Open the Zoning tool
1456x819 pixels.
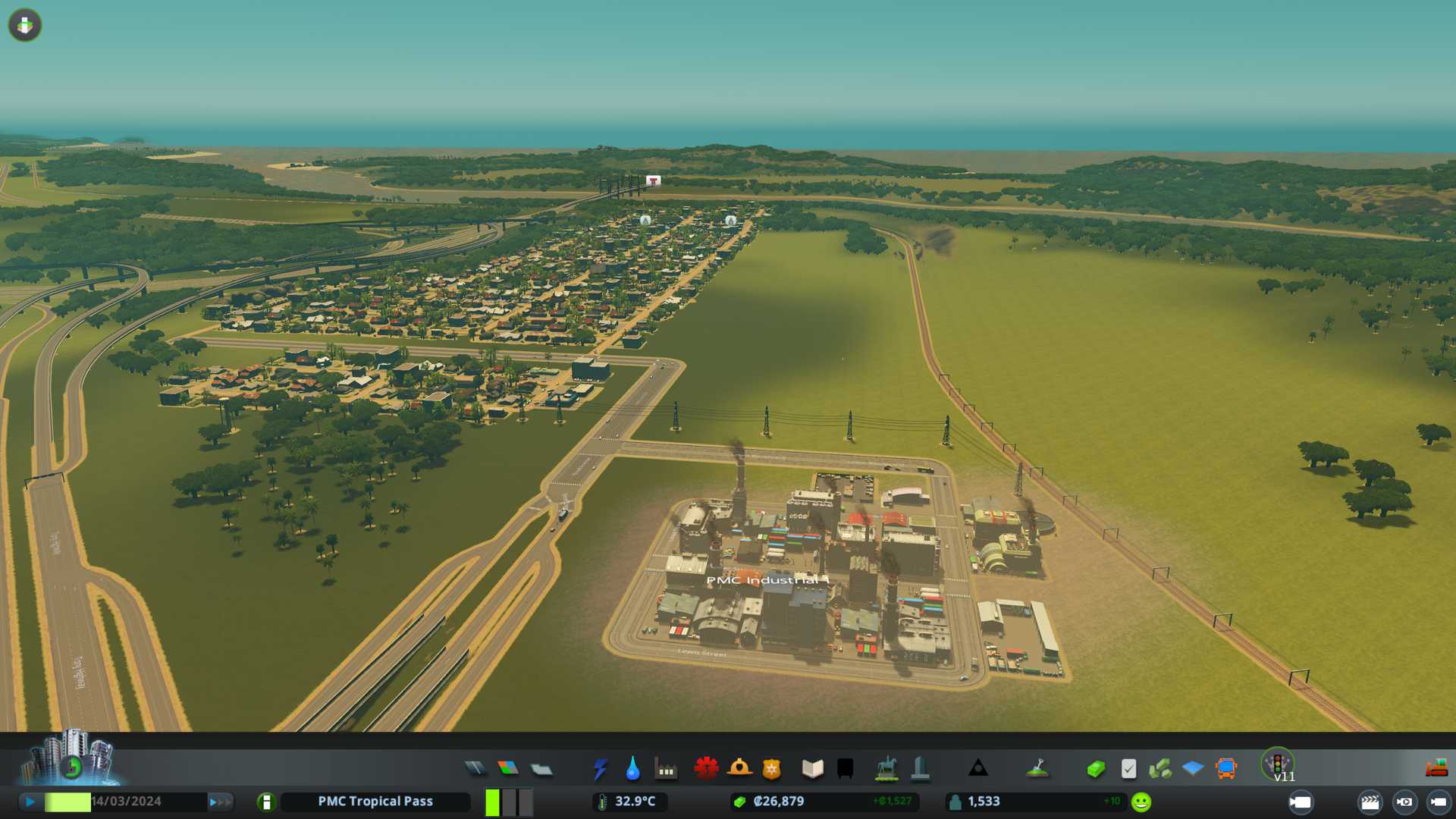(508, 769)
